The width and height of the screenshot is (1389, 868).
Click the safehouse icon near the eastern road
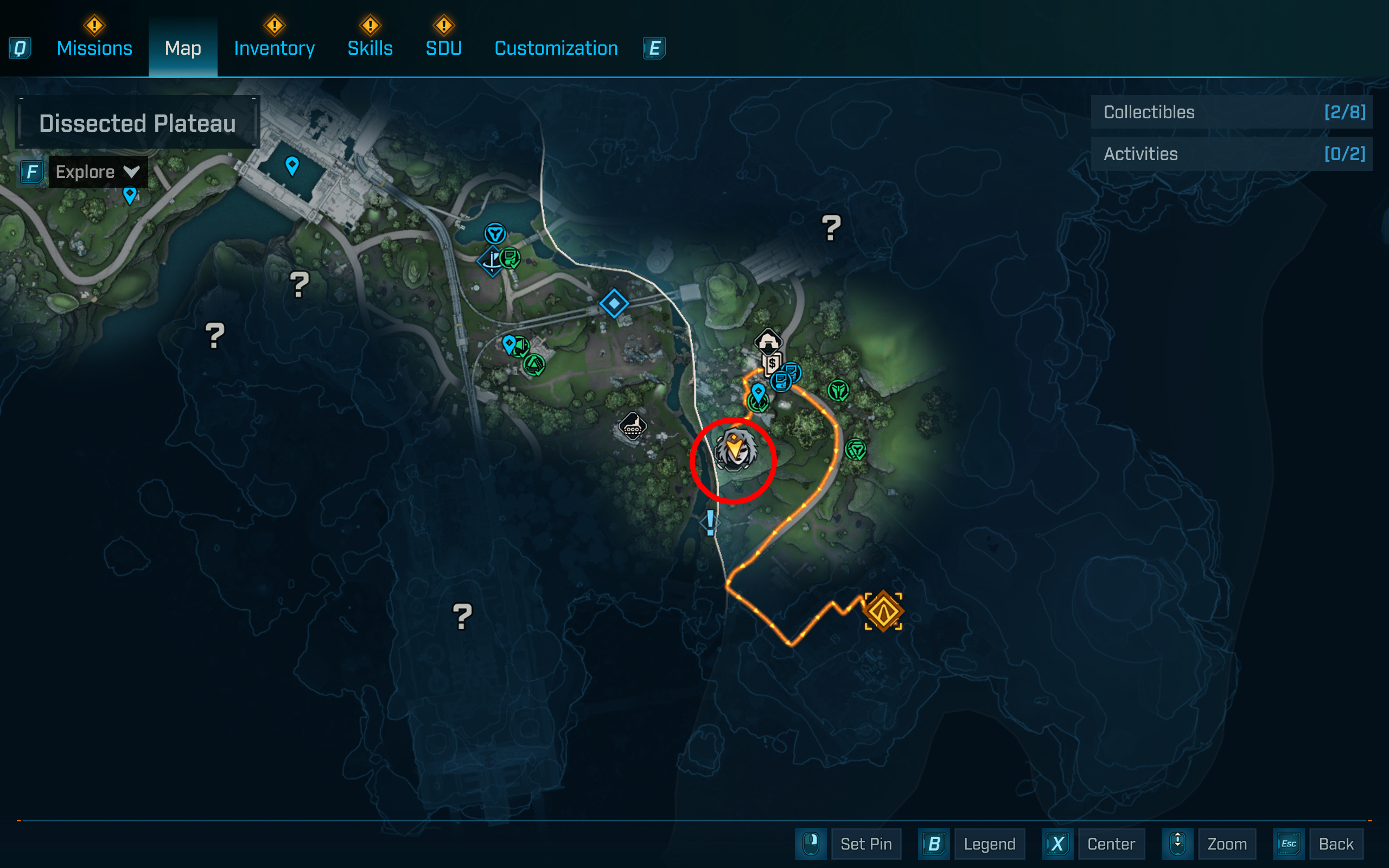[767, 341]
